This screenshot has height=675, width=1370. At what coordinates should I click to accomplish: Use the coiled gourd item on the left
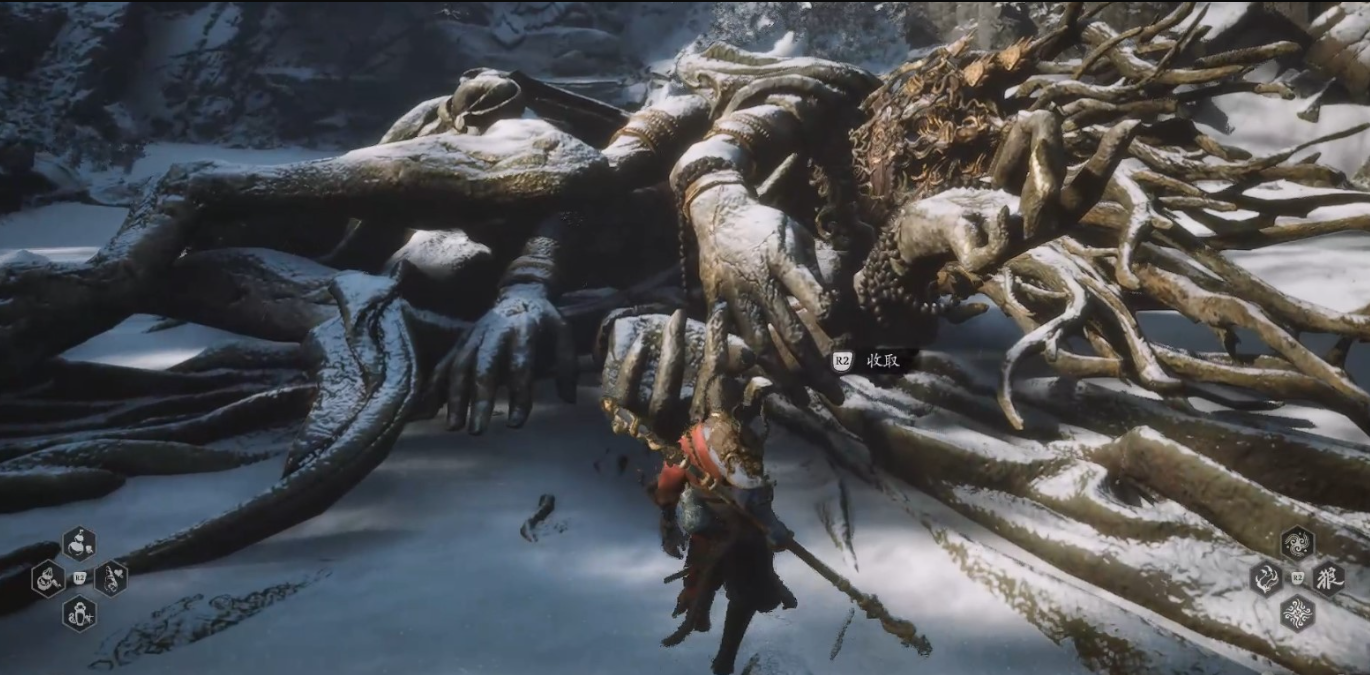click(x=47, y=579)
